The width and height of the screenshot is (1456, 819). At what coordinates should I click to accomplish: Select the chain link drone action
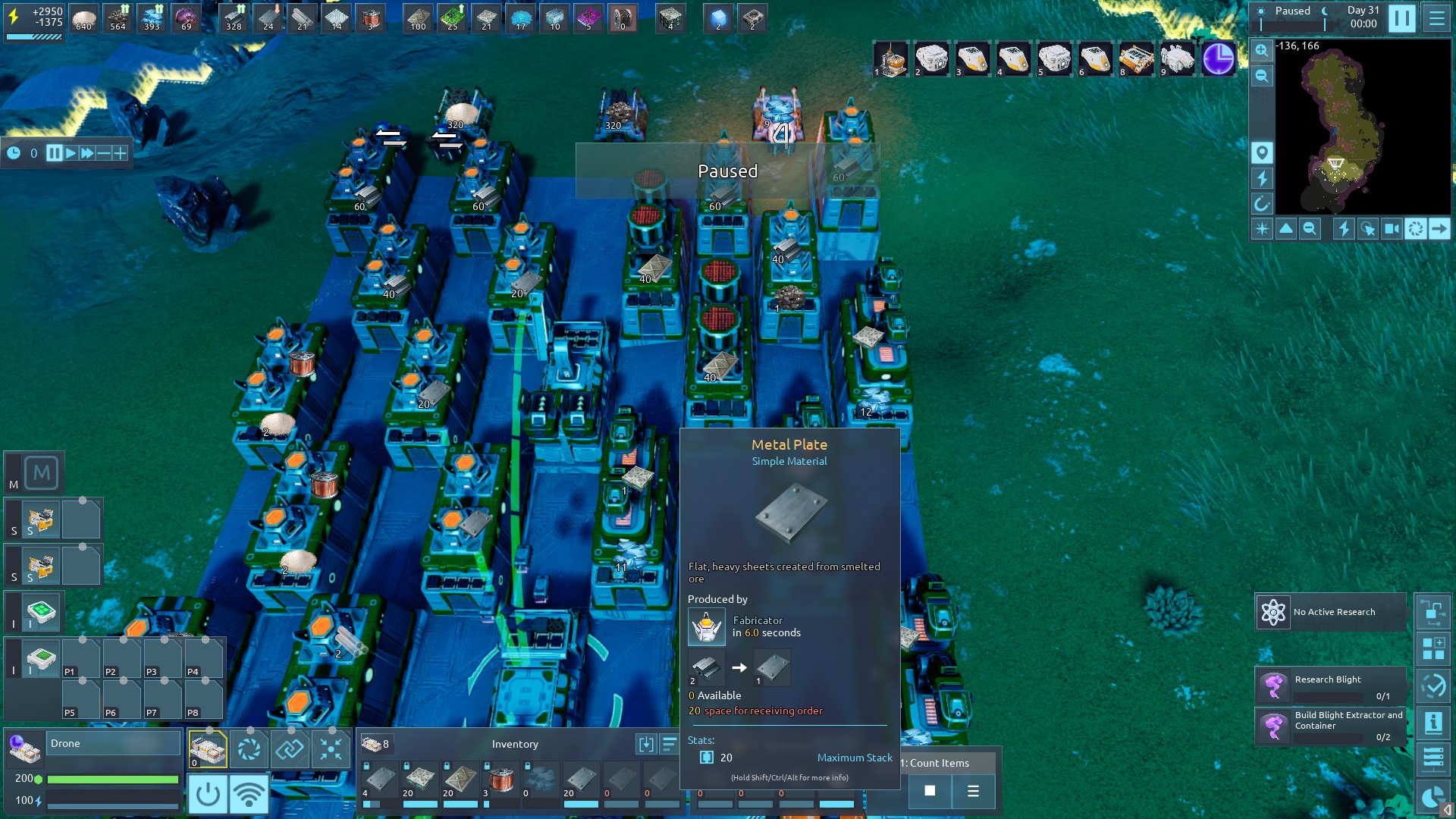290,749
